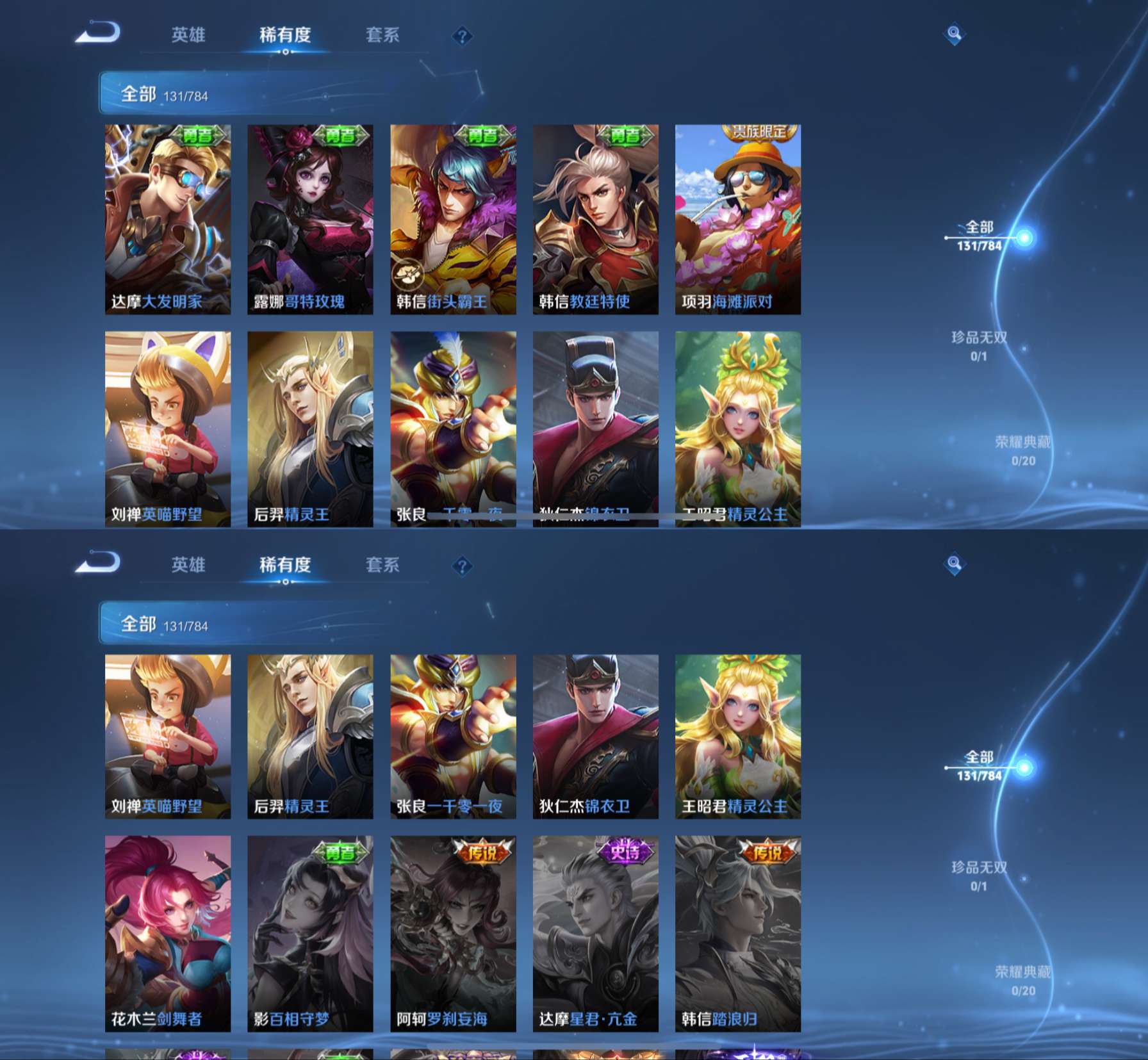The image size is (1148, 1060).
Task: Open the 露娜哥特玫瑰 skin card
Action: [x=310, y=219]
